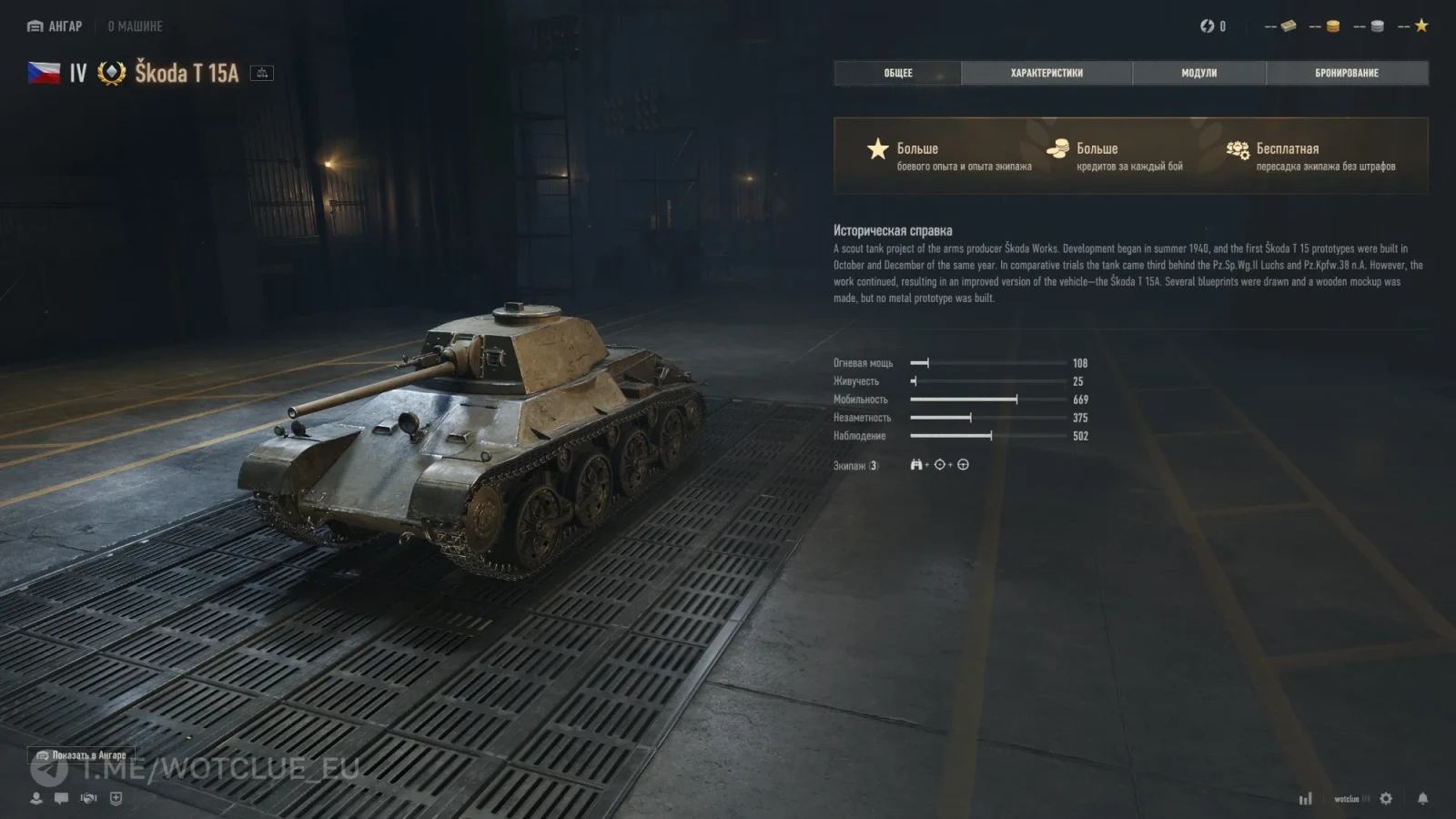This screenshot has height=819, width=1456.
Task: Open the compare vehicle scales icon
Action: (262, 73)
